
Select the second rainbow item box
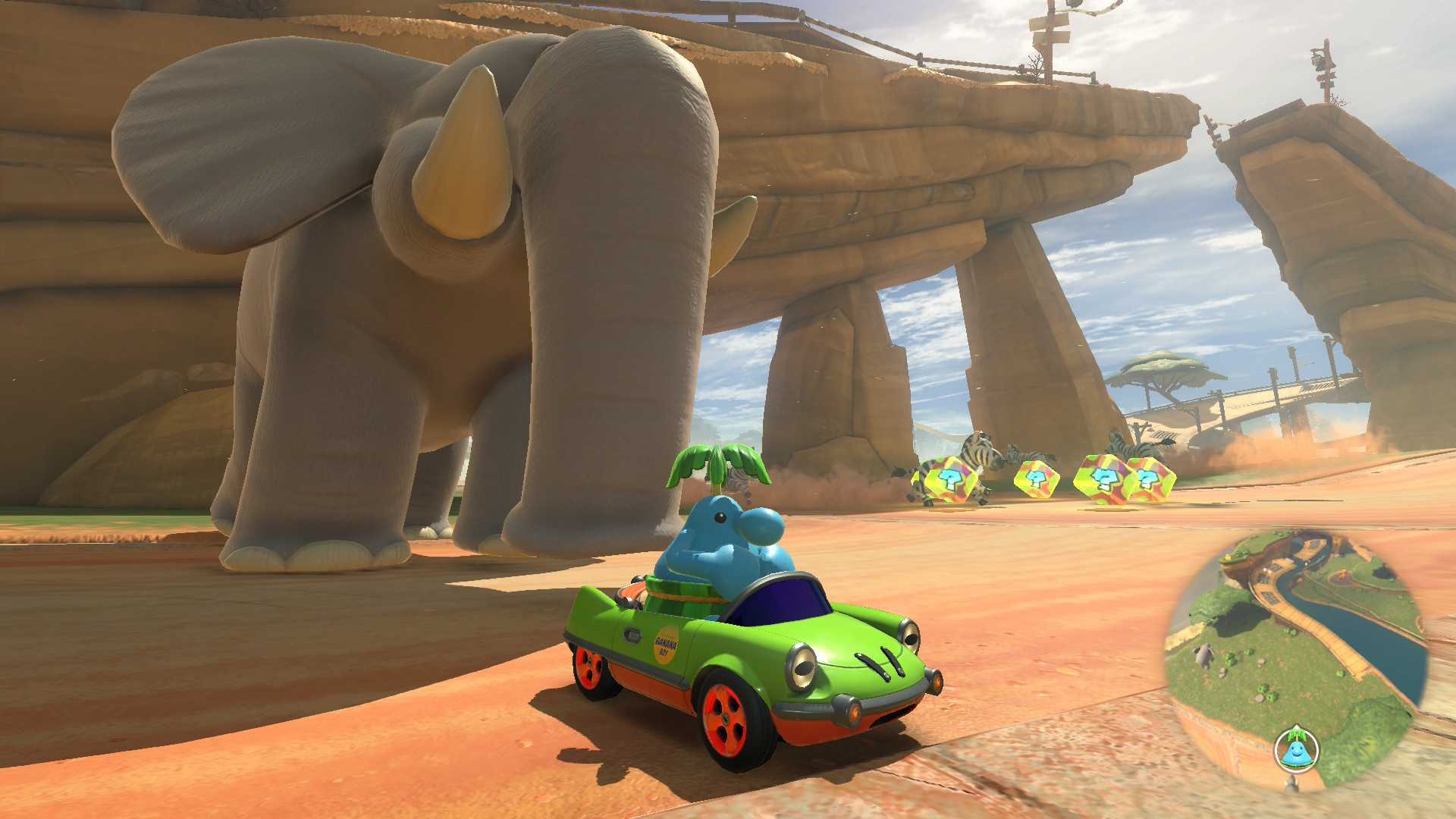(x=1037, y=480)
